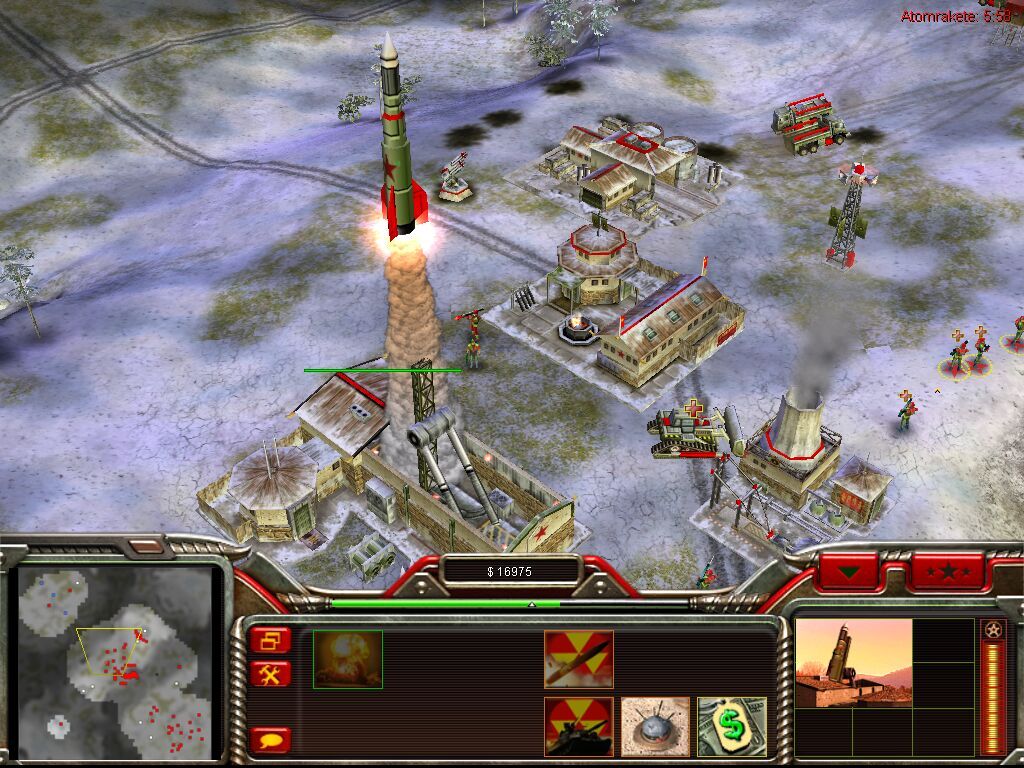Click the radar minimap

coord(118,662)
